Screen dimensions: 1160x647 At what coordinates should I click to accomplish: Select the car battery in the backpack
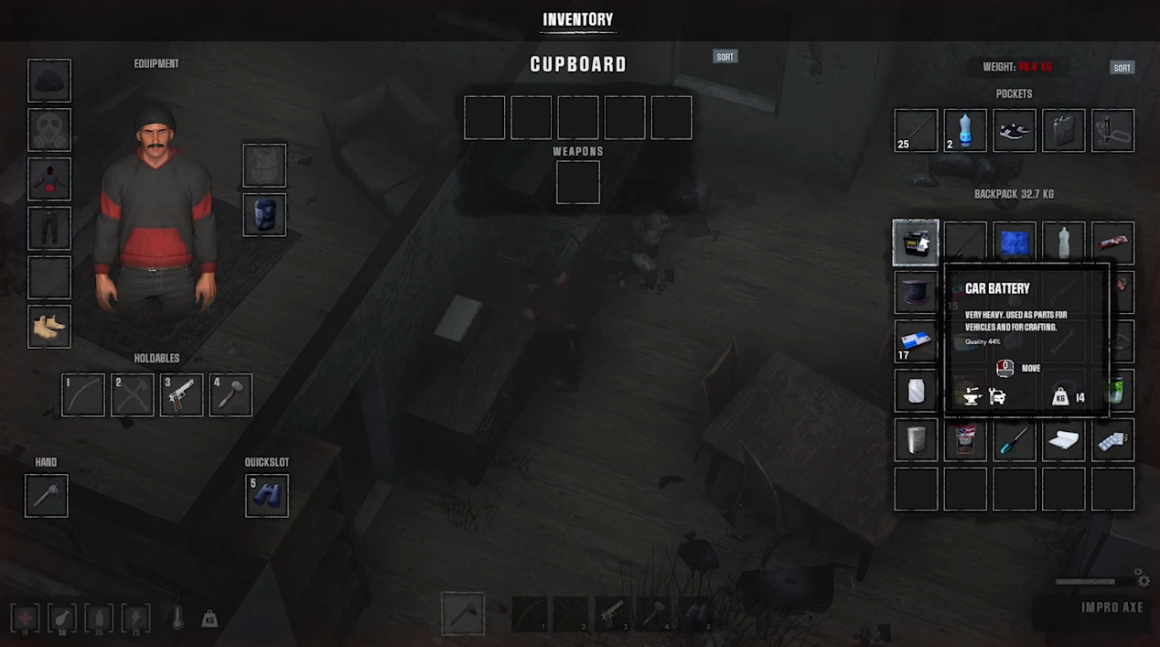[916, 243]
